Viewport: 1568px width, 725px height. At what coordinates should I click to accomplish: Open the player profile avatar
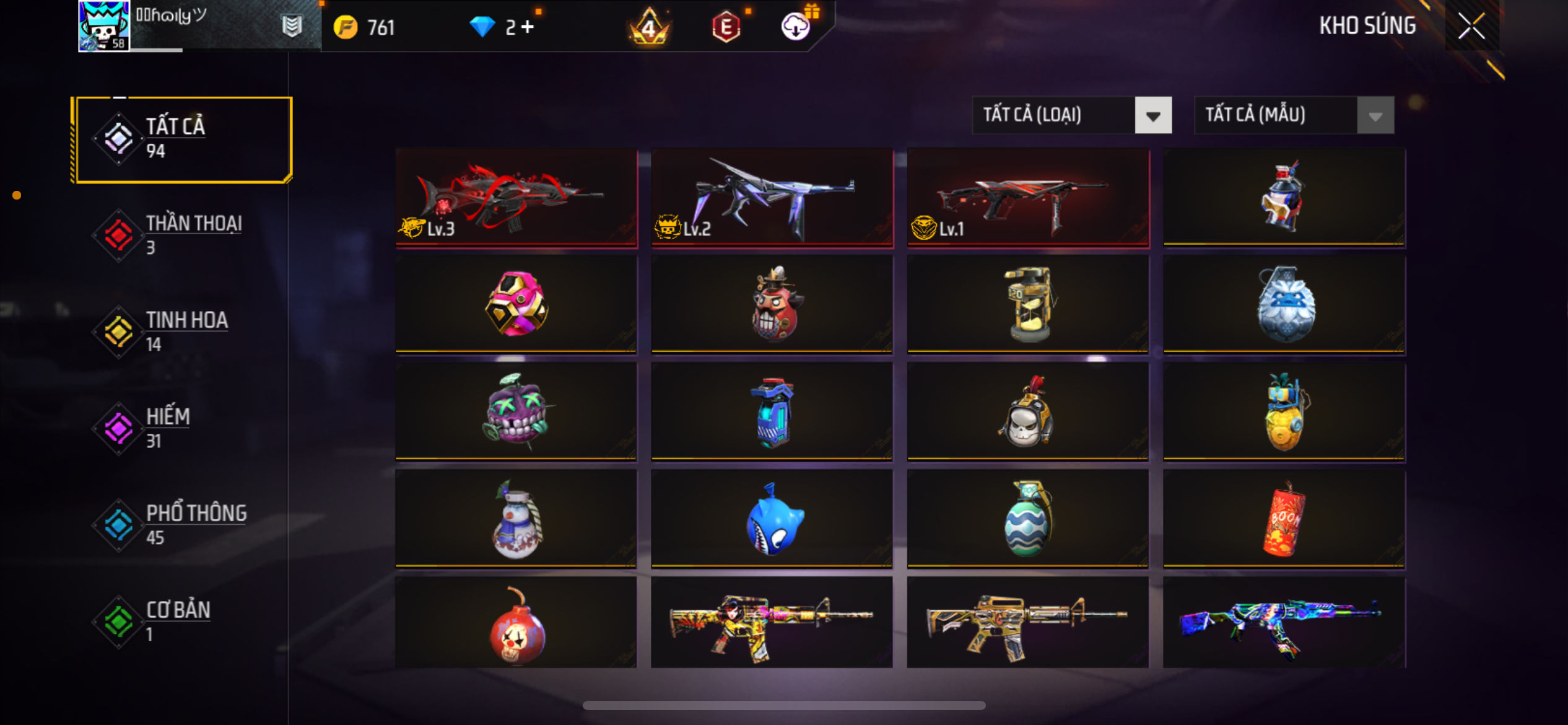coord(103,26)
